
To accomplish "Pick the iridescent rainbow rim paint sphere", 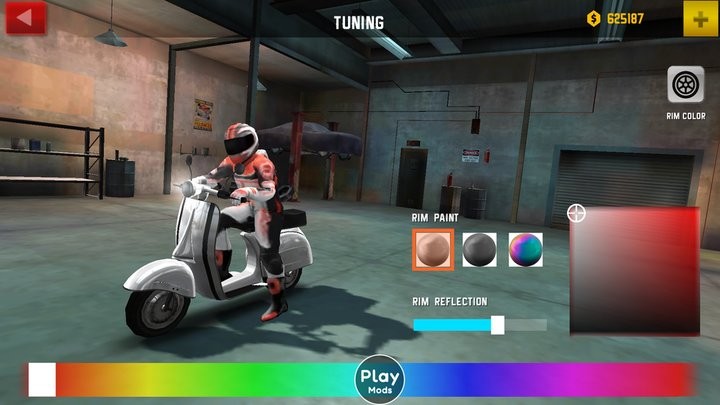I will pyautogui.click(x=525, y=249).
